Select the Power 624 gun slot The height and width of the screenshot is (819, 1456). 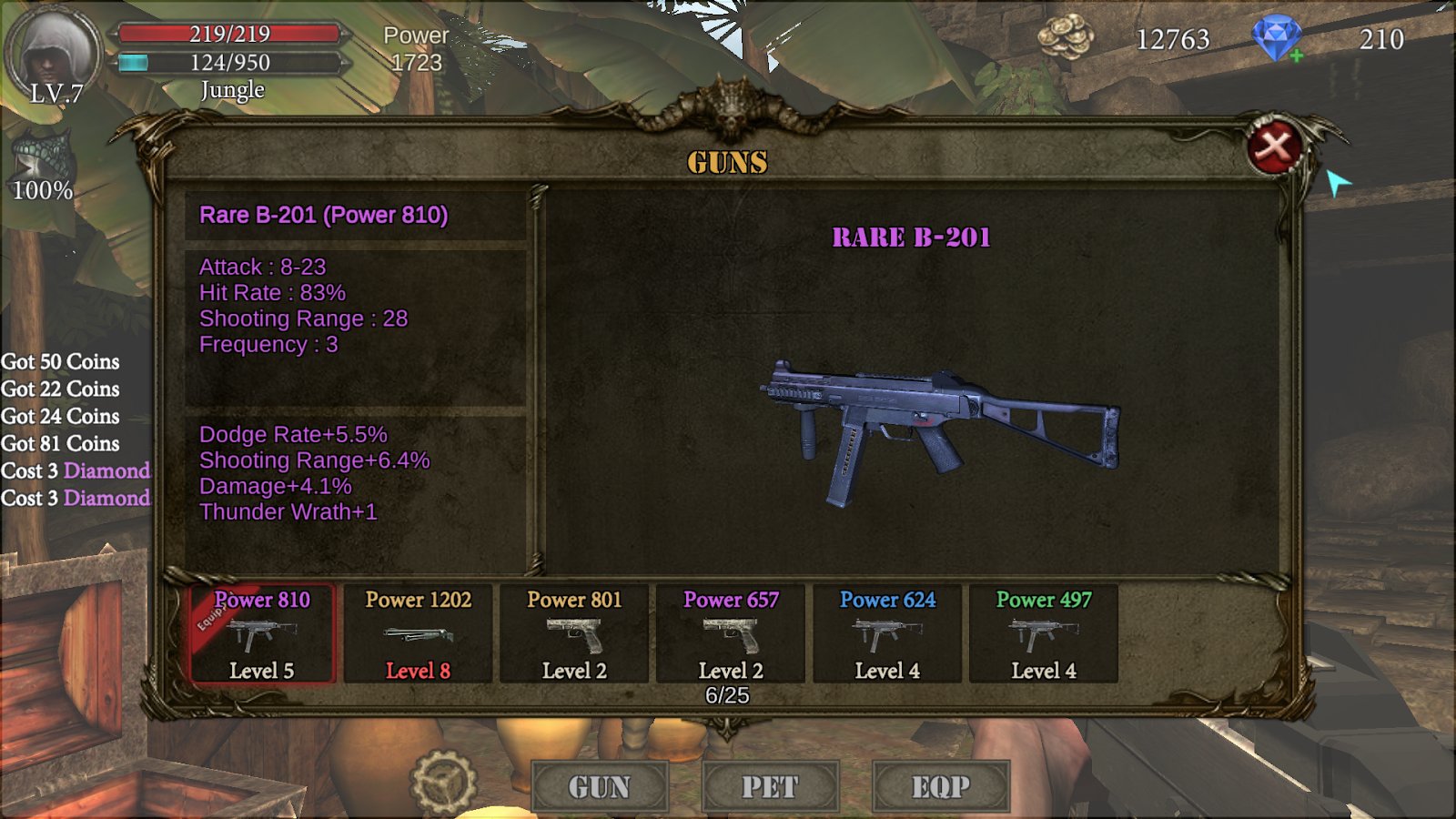click(x=887, y=634)
